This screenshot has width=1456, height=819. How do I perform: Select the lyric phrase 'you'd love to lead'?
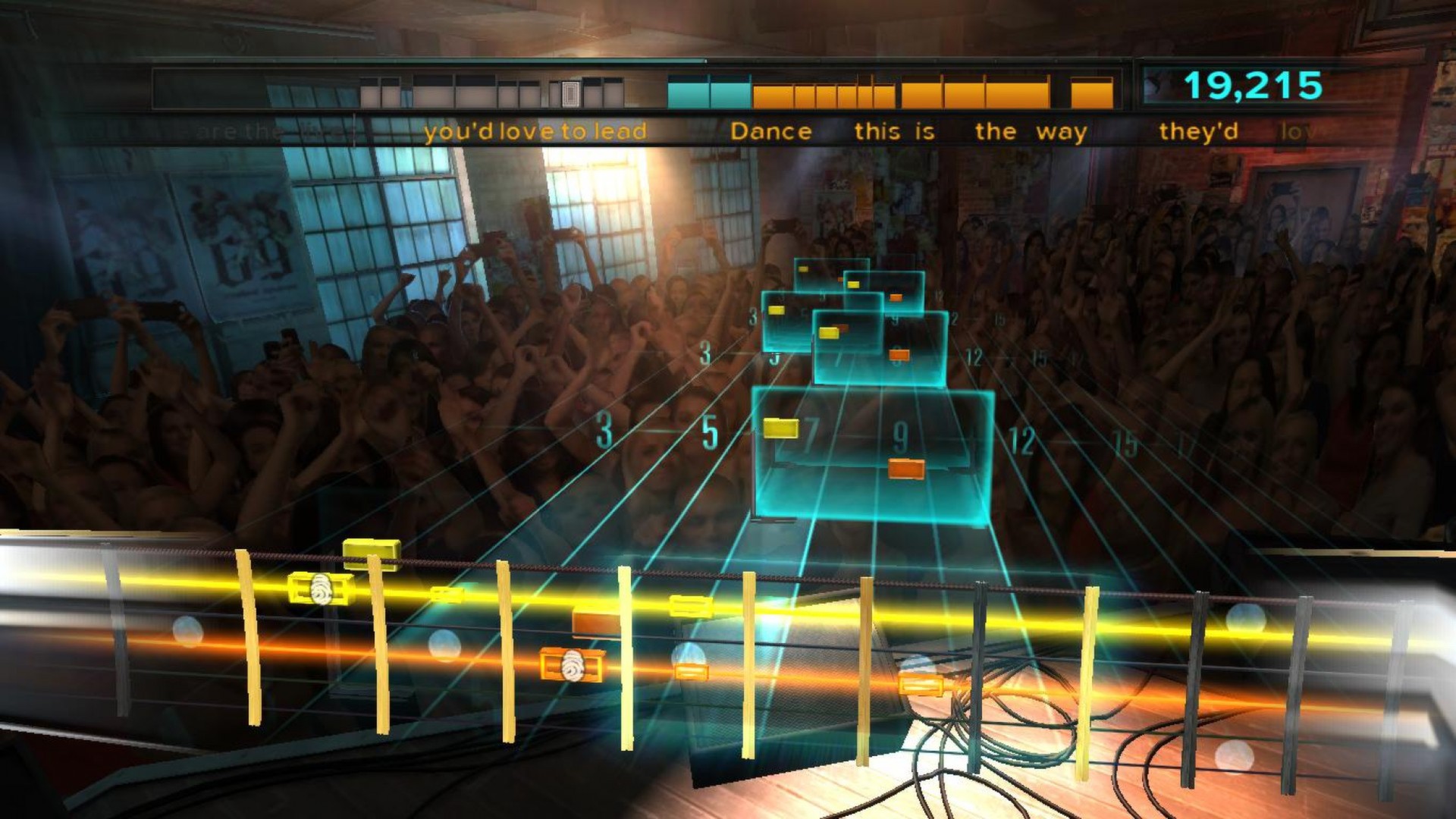tap(535, 130)
